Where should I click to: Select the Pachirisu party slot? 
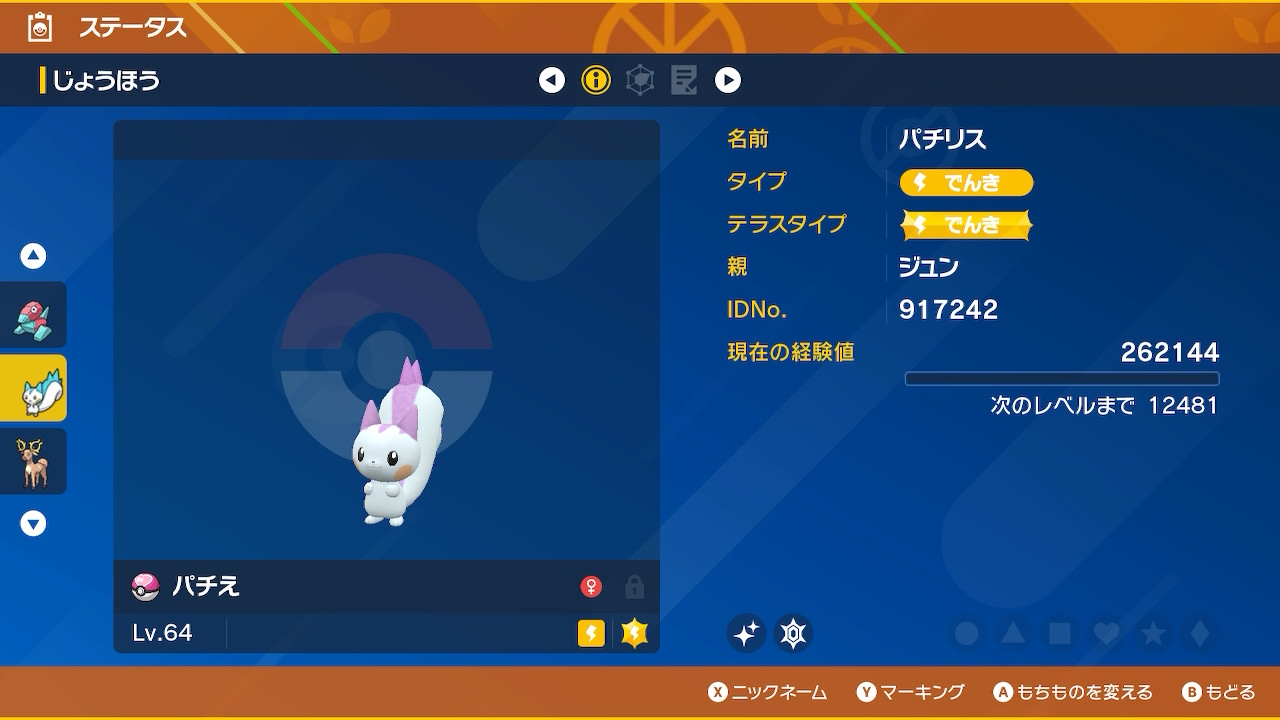click(33, 388)
